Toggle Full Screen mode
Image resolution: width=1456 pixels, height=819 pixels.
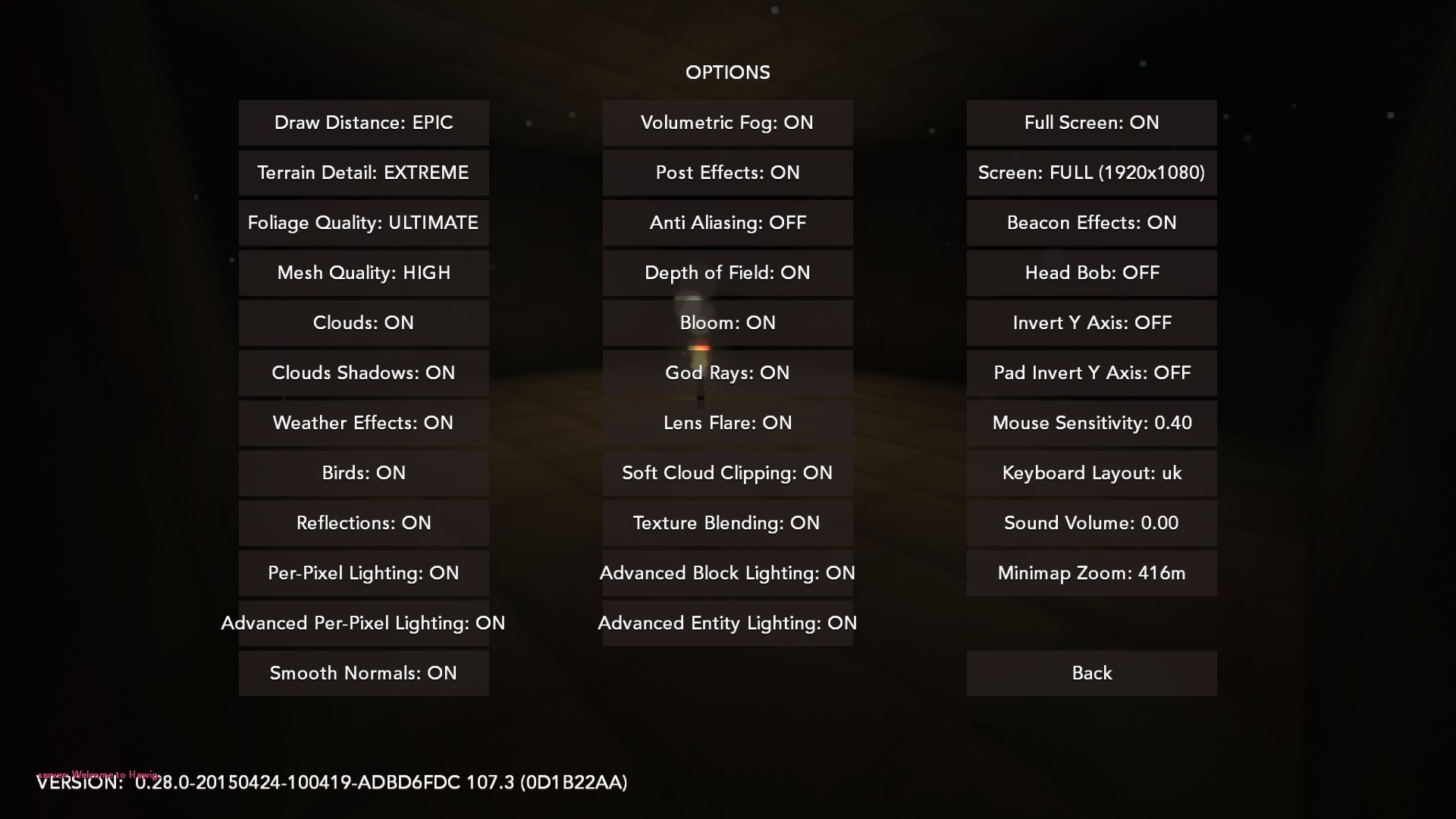1091,123
